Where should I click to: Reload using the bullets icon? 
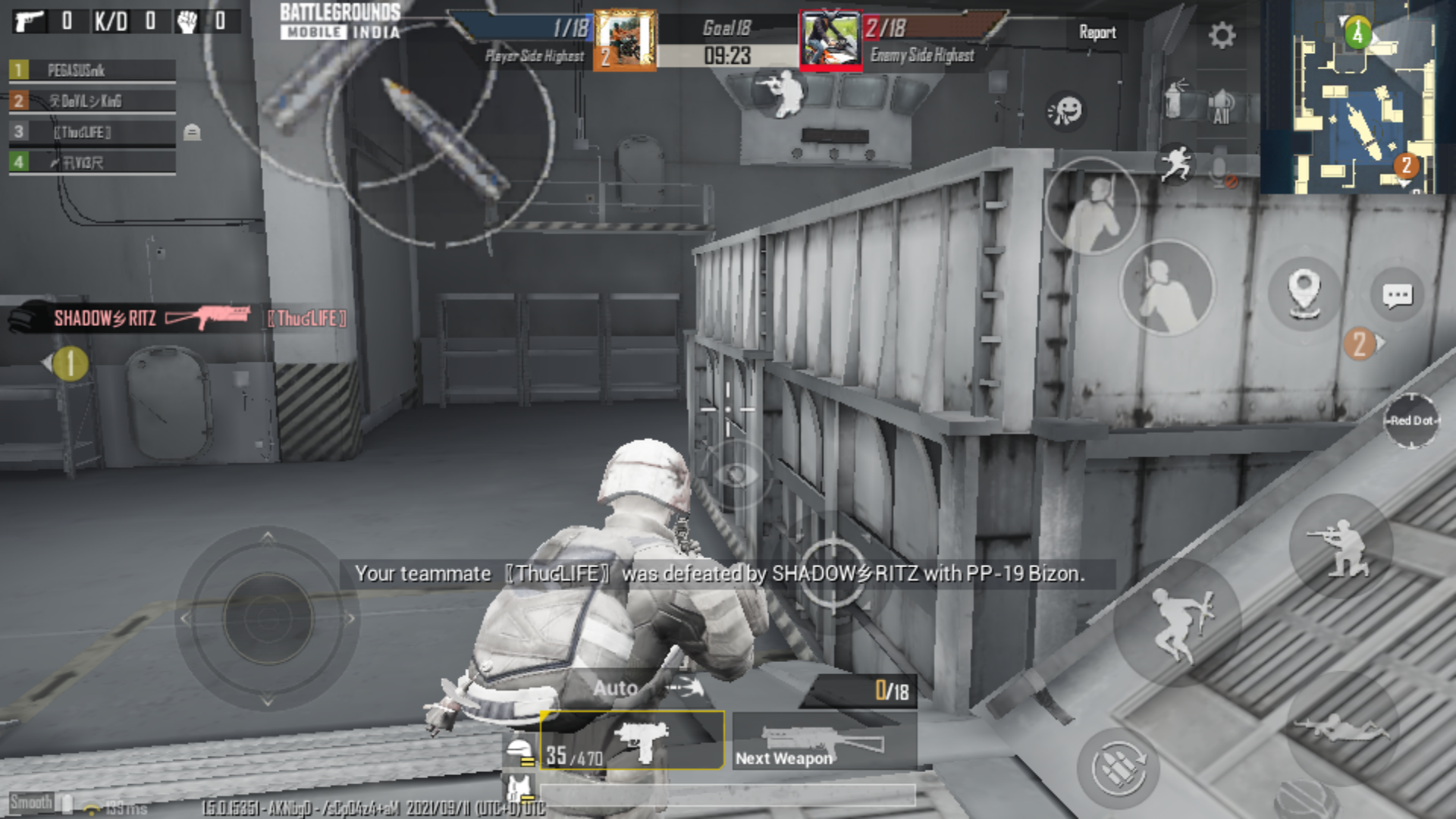point(1117,769)
